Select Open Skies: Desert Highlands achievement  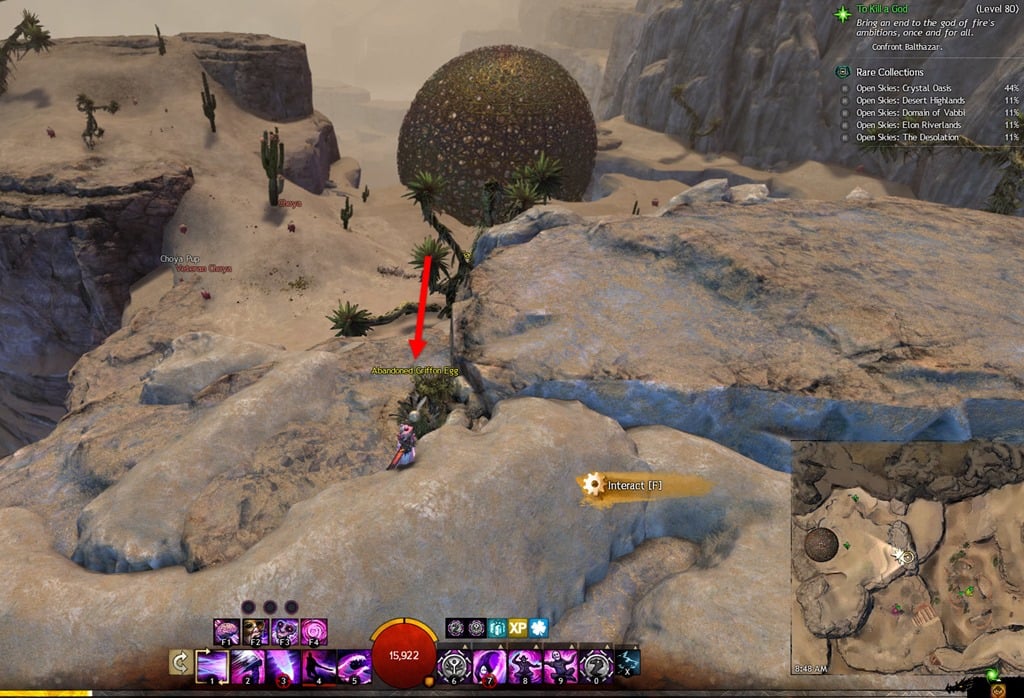click(x=910, y=100)
